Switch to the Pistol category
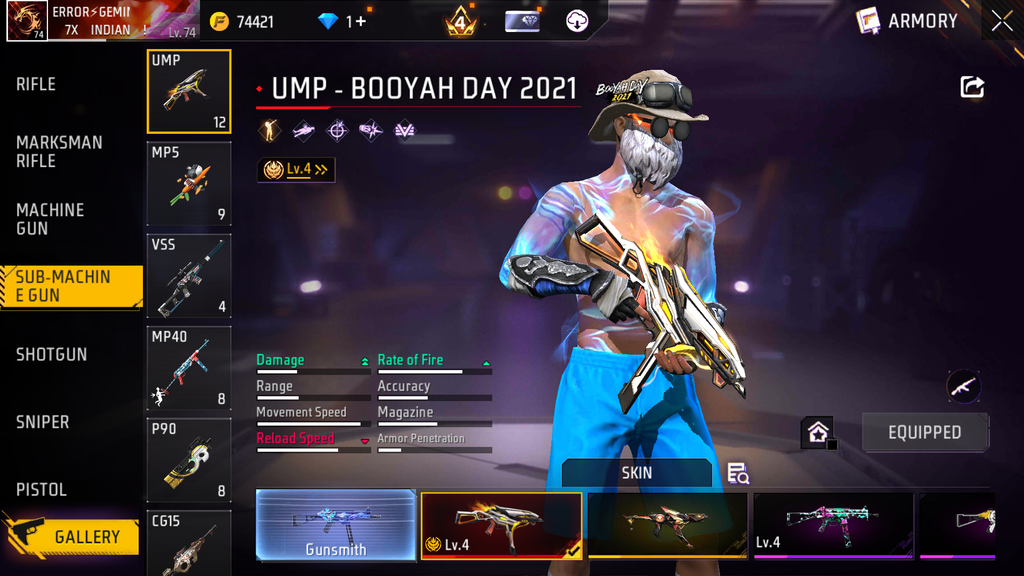The height and width of the screenshot is (576, 1024). 42,490
